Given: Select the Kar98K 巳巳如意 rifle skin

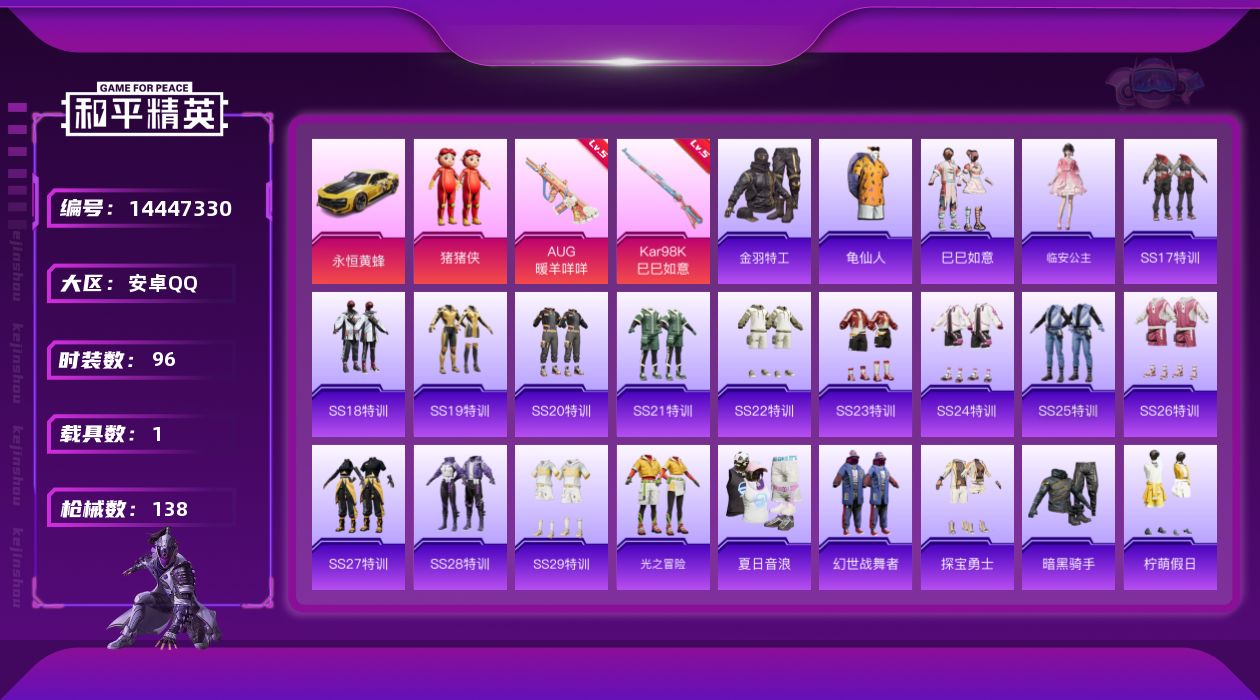Looking at the screenshot, I should click(663, 210).
